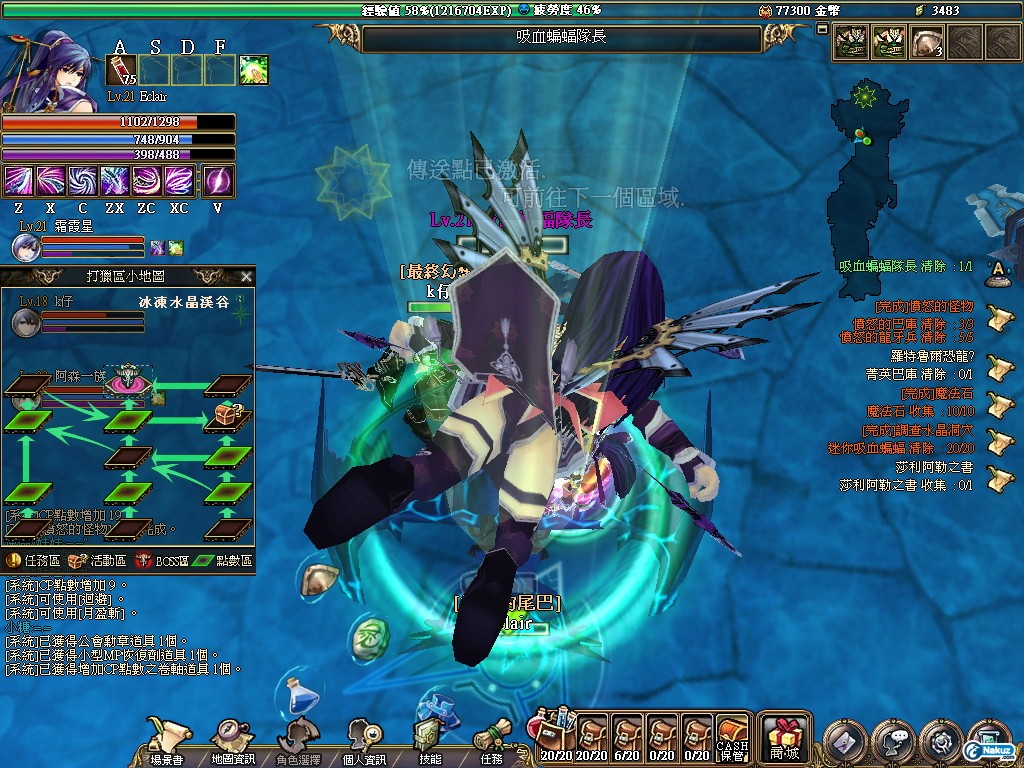
Task: Open the CASH 保管 storage chest
Action: coord(733,740)
